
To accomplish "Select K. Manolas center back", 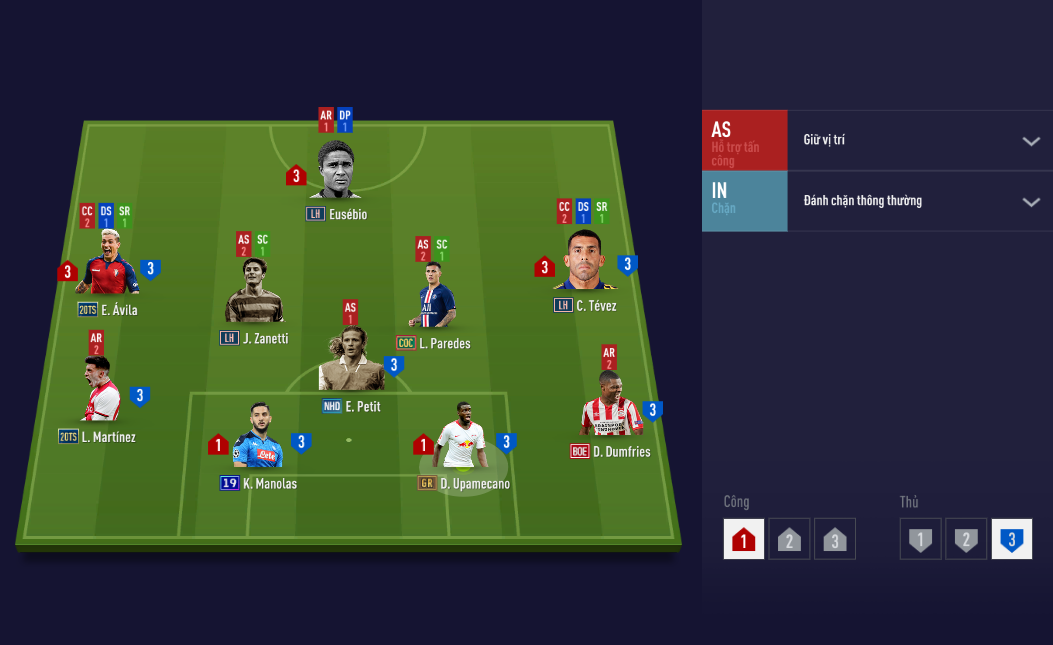I will [258, 439].
